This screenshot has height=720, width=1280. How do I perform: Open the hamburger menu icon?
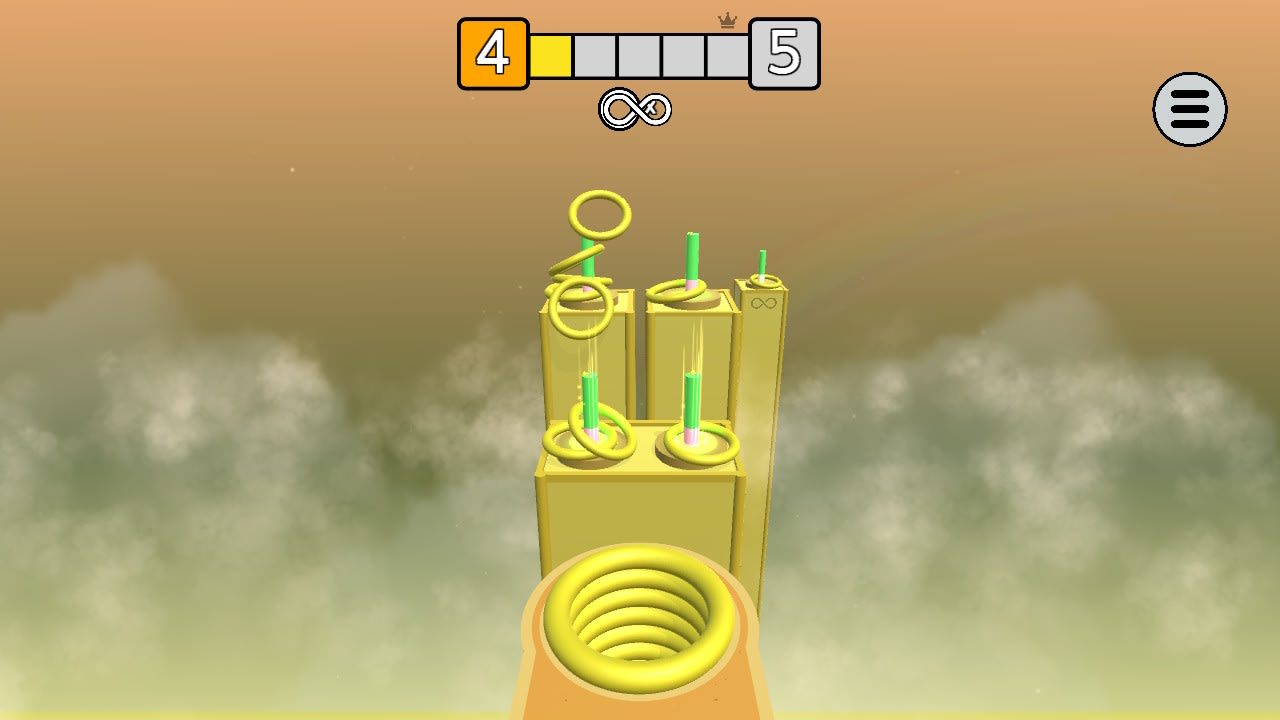click(1190, 110)
